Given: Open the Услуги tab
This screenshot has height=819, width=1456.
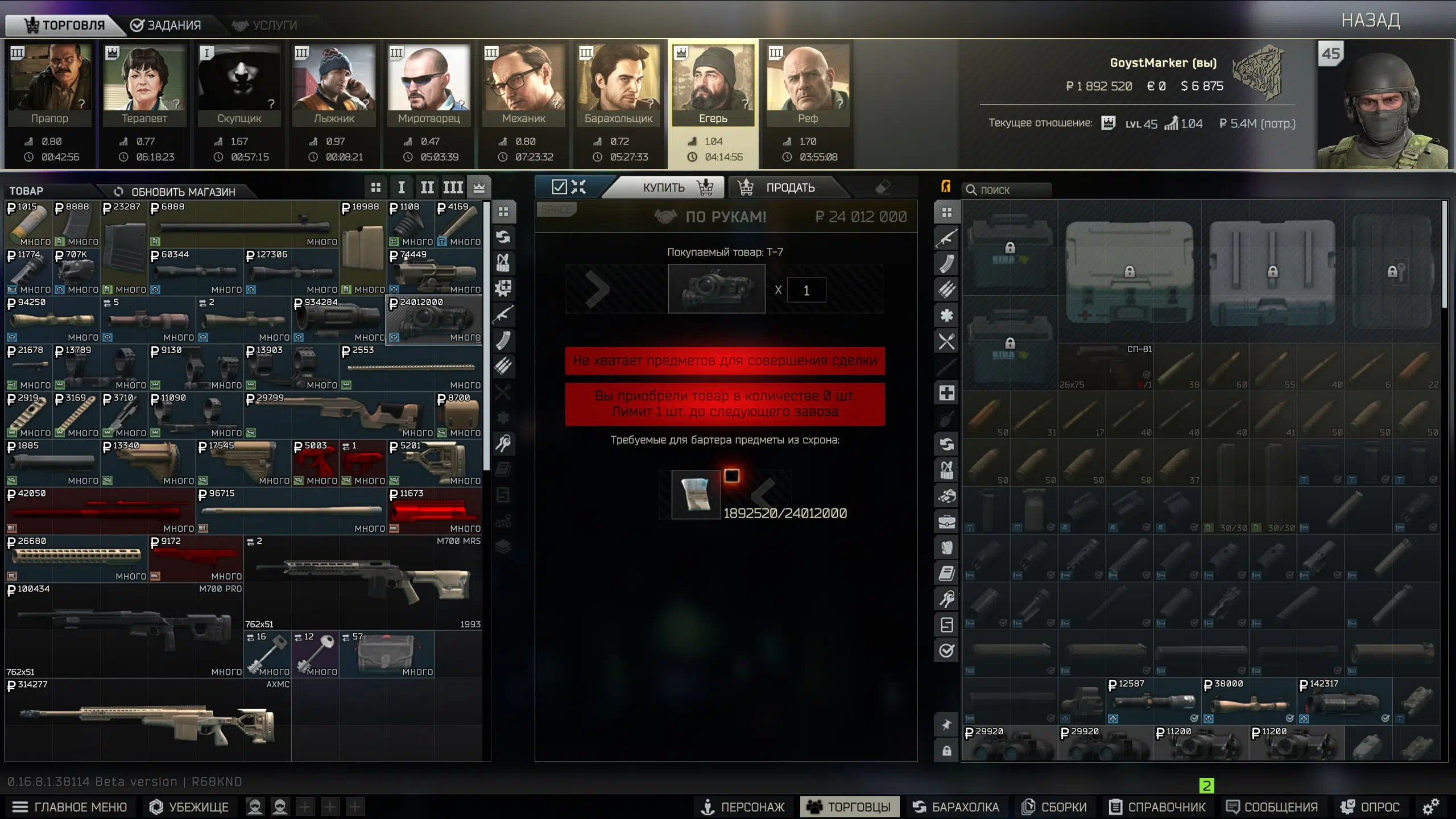Looking at the screenshot, I should (264, 25).
